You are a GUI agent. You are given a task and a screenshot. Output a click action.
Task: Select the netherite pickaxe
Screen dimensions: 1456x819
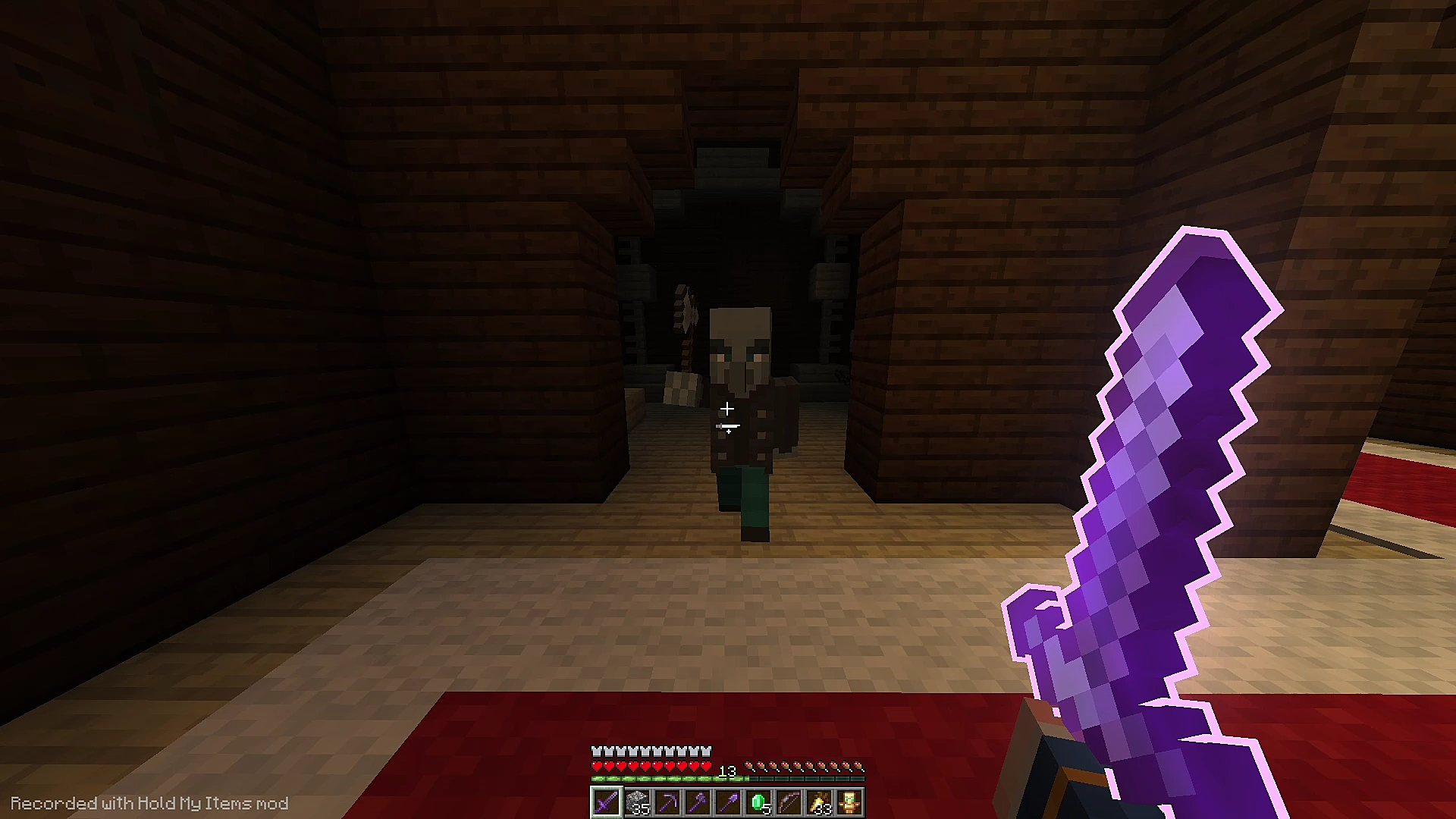pos(669,802)
